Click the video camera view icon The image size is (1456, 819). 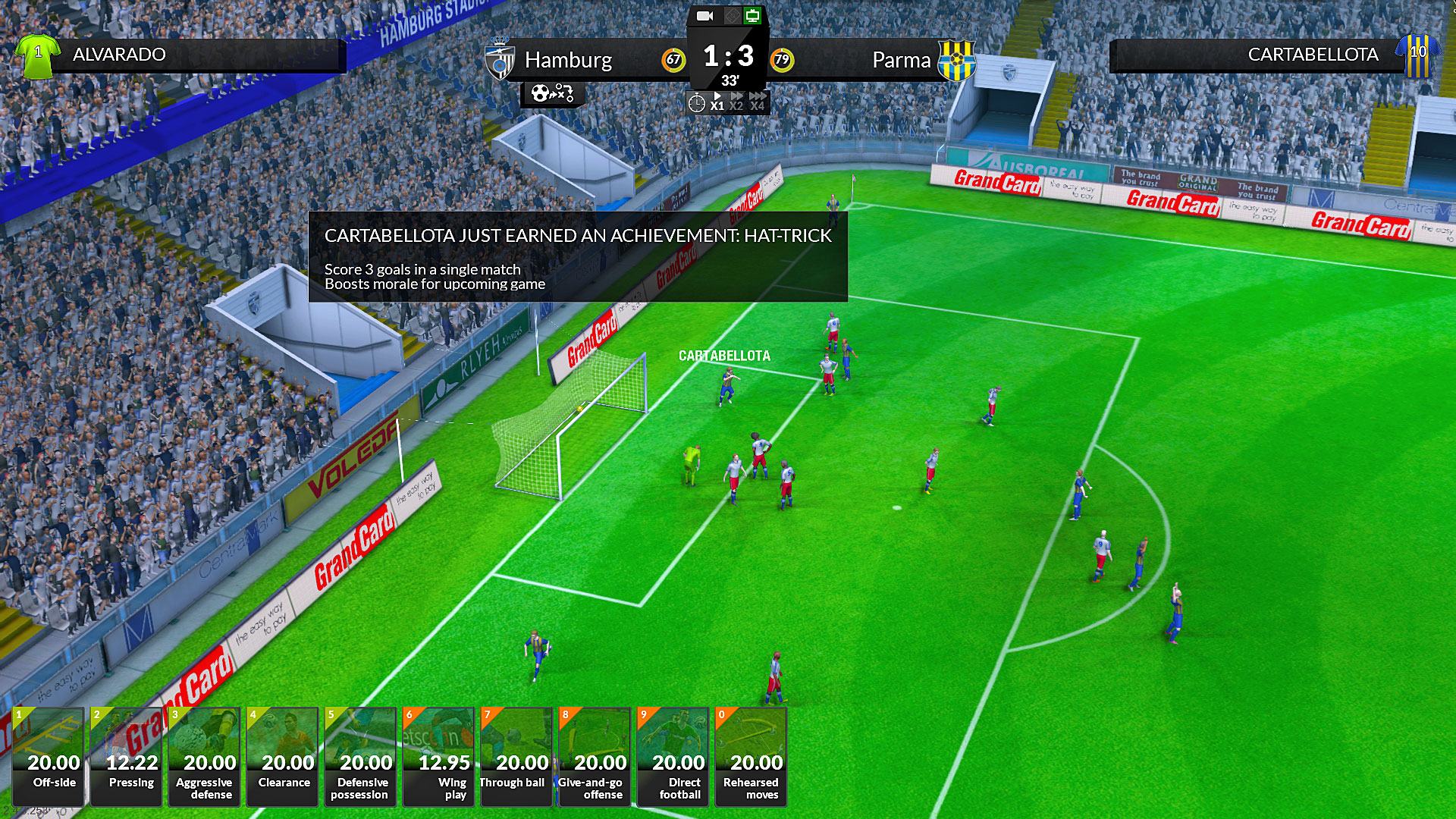coord(705,16)
